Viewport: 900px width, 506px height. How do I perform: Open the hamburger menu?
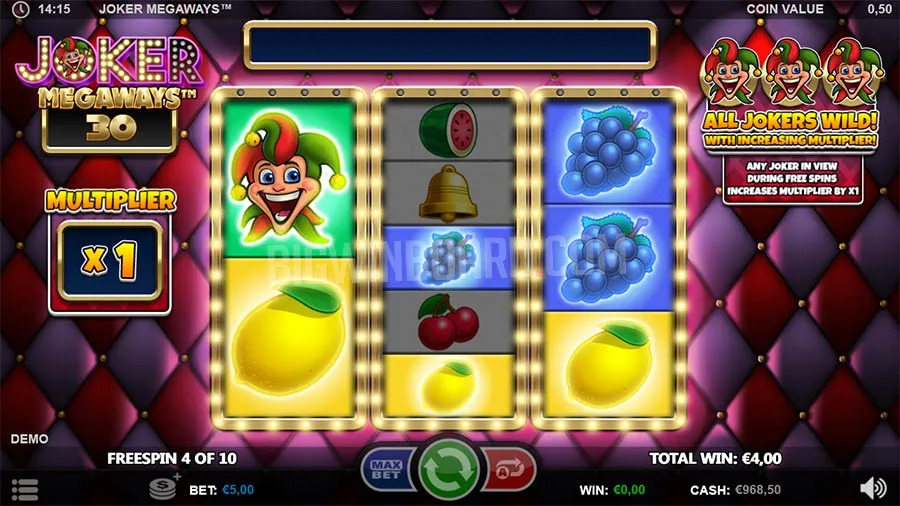pyautogui.click(x=25, y=489)
